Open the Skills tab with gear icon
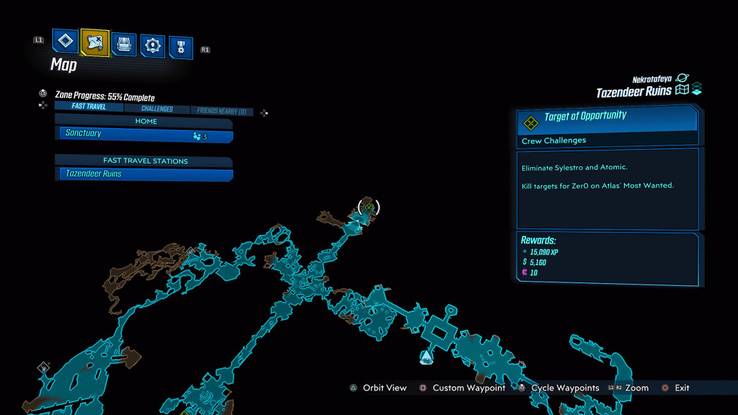 [152, 44]
